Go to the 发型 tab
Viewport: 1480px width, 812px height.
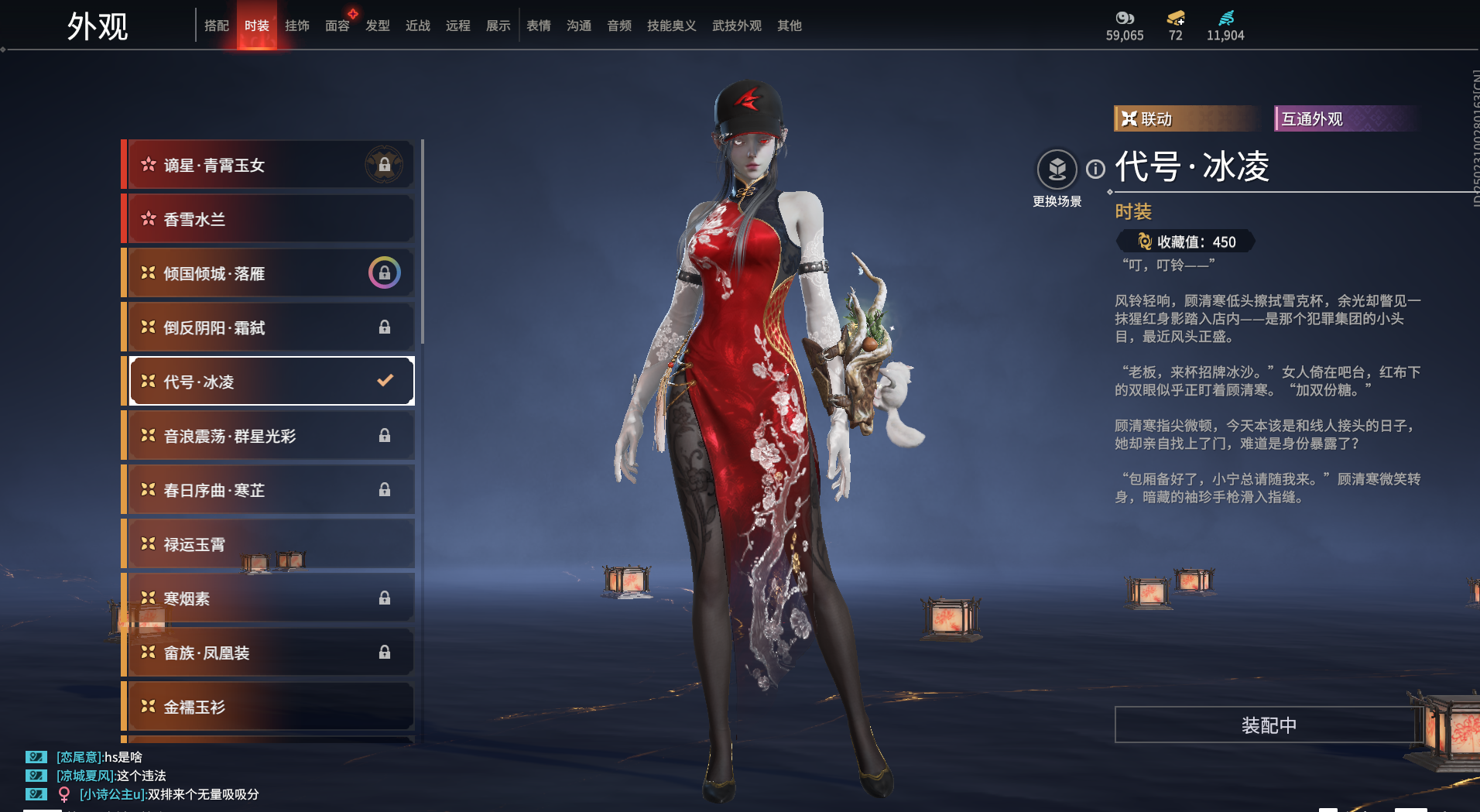pos(377,26)
